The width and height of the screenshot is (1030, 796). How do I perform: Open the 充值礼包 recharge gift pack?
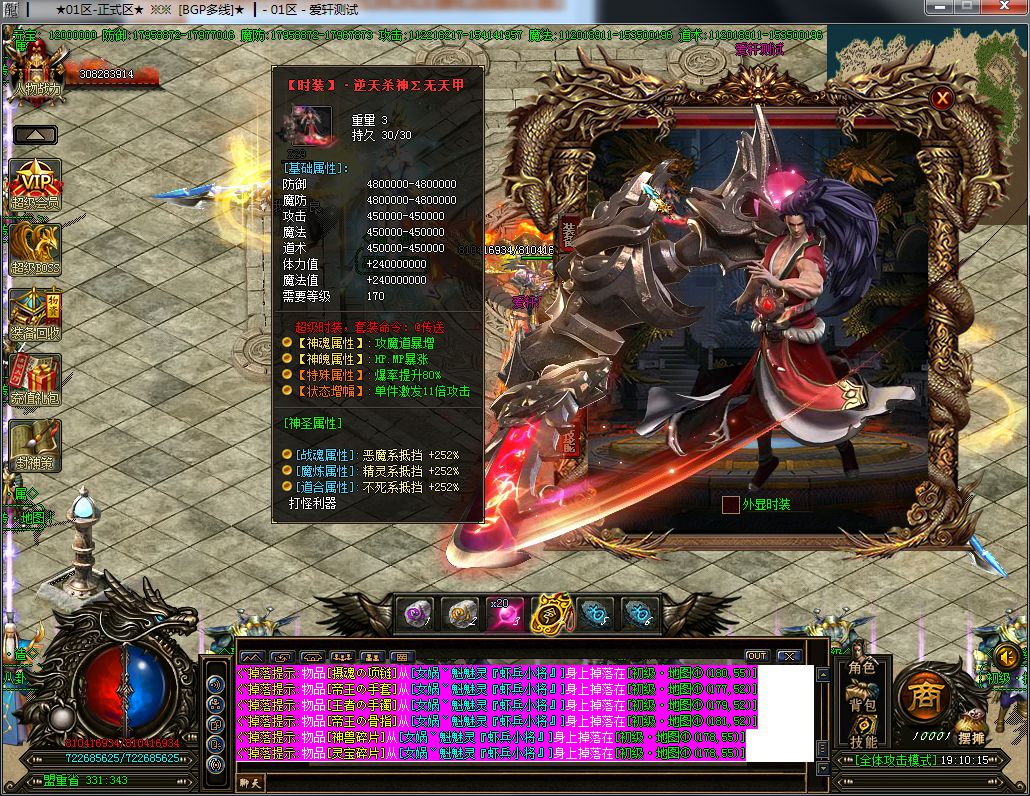point(35,379)
